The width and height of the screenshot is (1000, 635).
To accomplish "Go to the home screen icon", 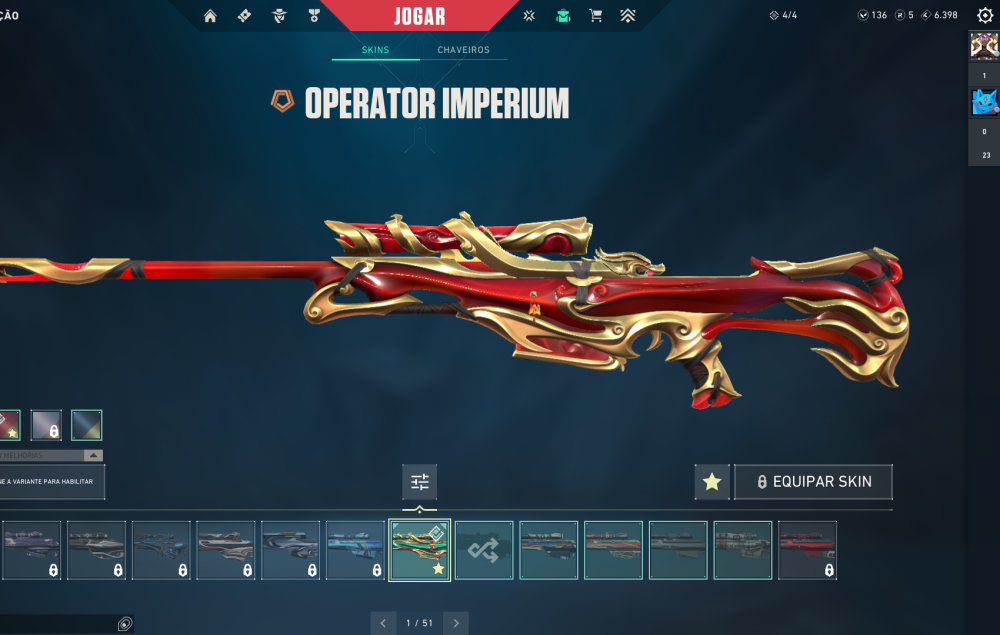I will click(210, 16).
